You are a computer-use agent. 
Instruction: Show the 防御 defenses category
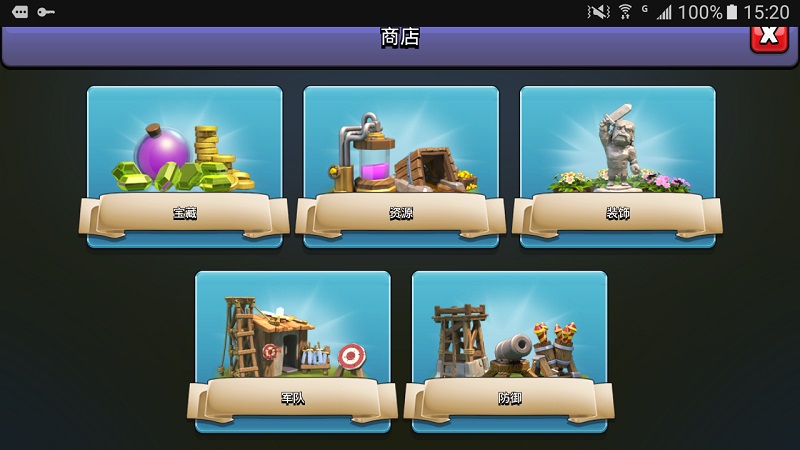pos(509,351)
